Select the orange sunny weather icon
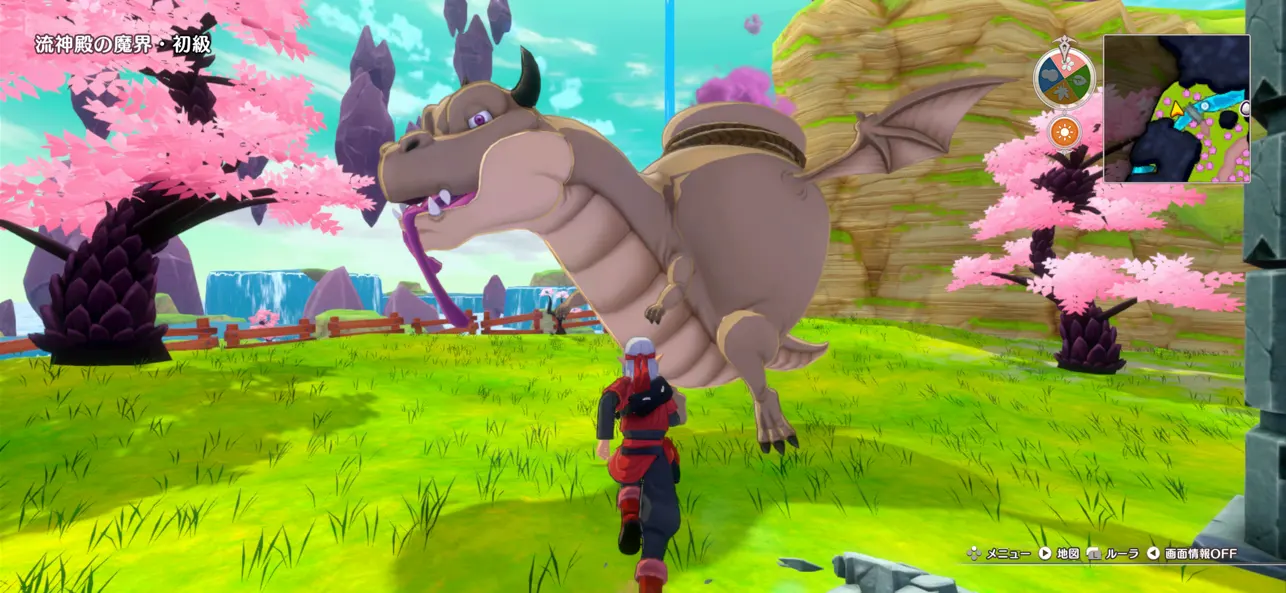This screenshot has height=593, width=1286. pos(1064,132)
